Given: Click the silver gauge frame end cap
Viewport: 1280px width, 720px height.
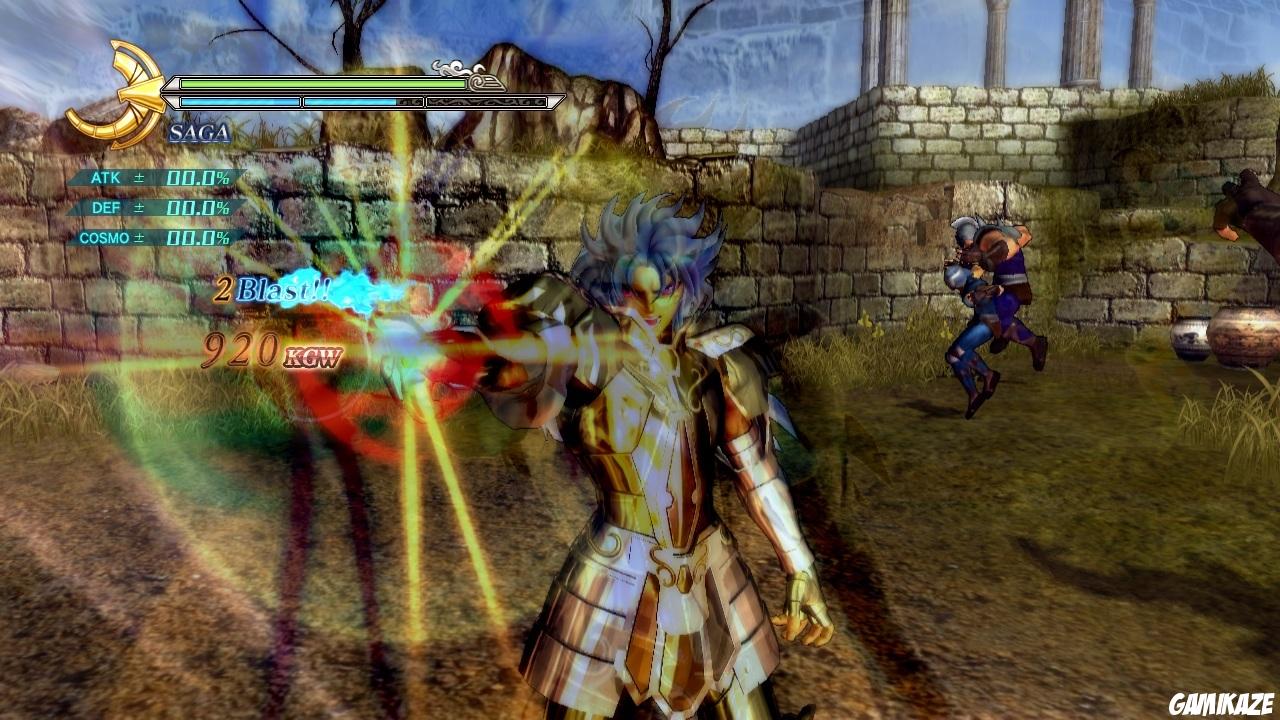Looking at the screenshot, I should [556, 101].
